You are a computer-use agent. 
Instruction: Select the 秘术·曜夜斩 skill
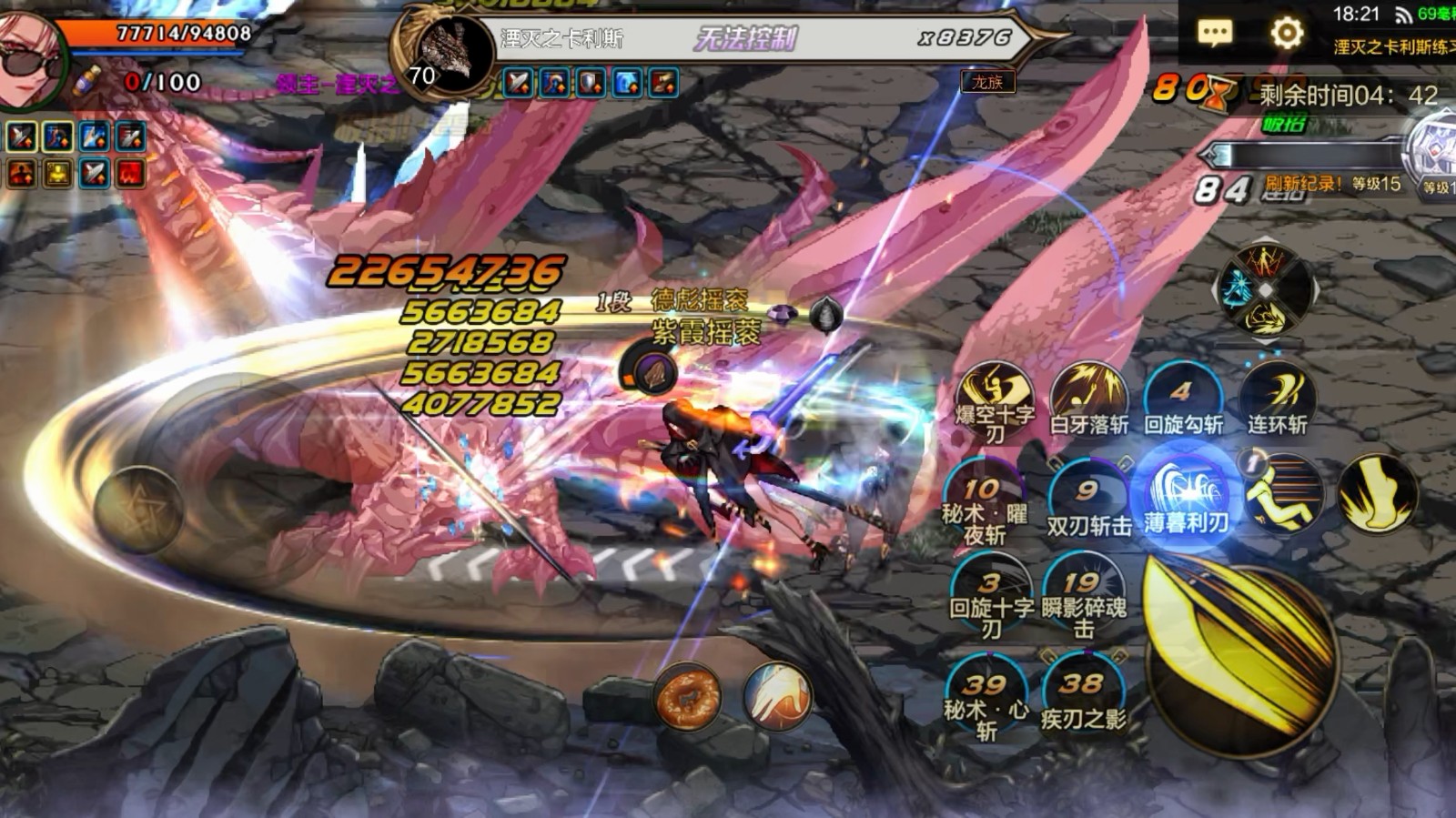coord(985,502)
